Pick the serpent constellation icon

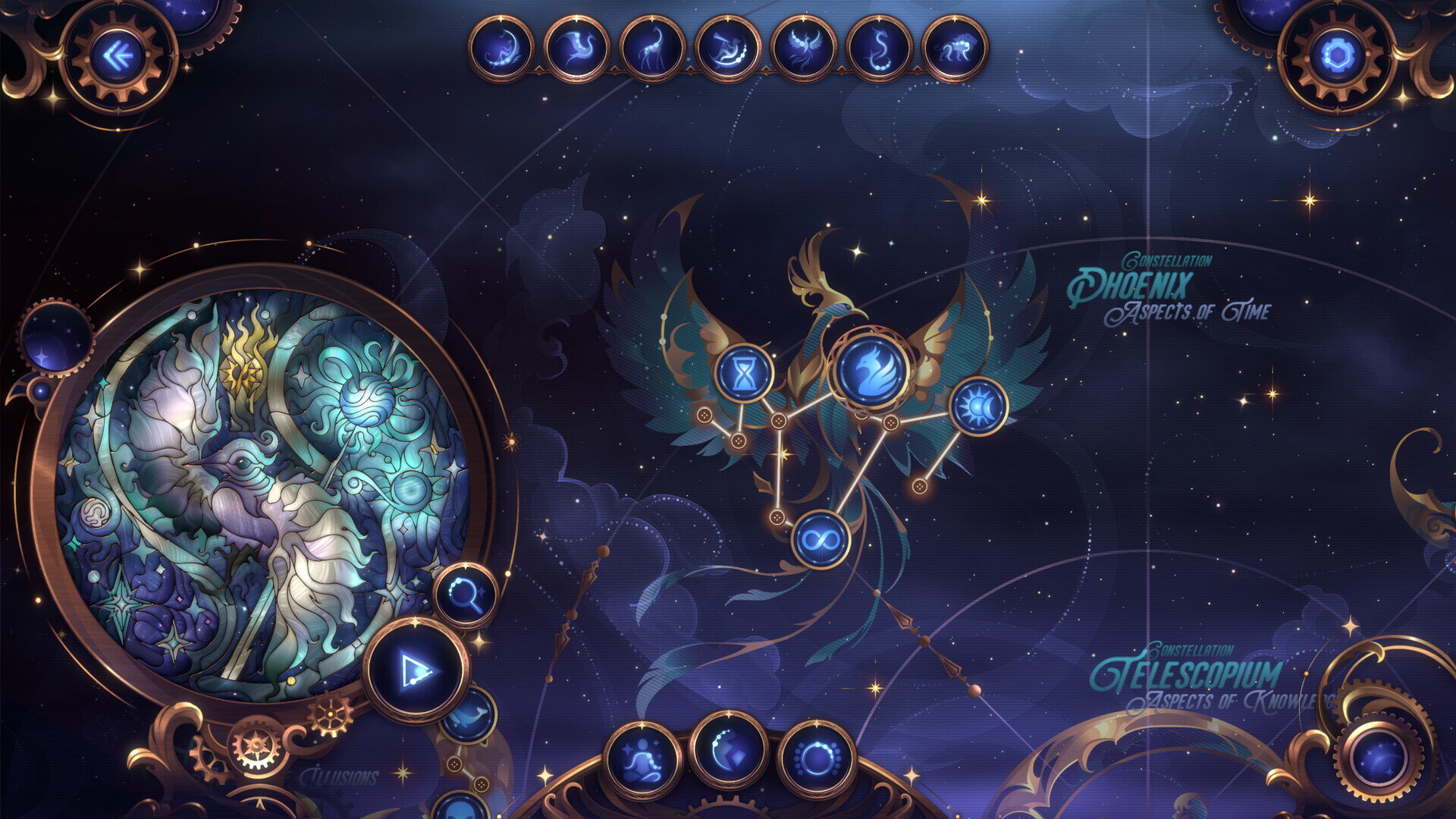click(880, 49)
